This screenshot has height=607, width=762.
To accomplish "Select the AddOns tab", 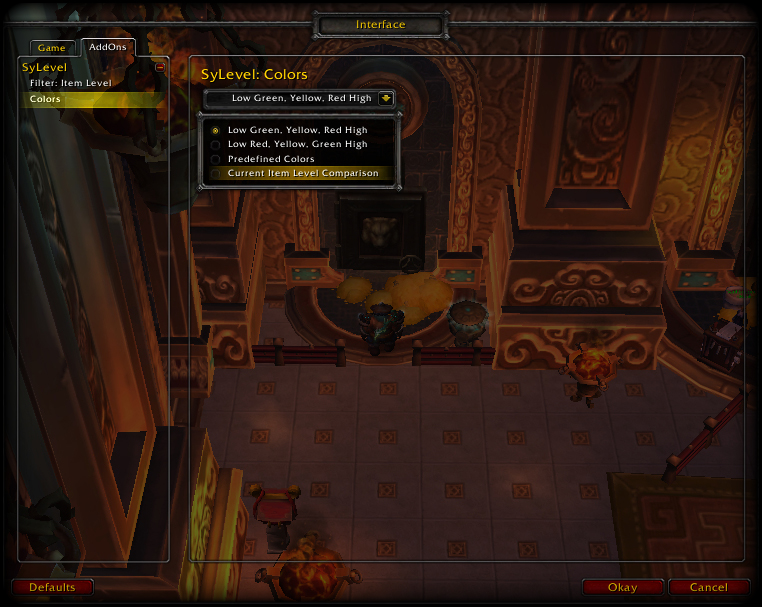I will [108, 47].
